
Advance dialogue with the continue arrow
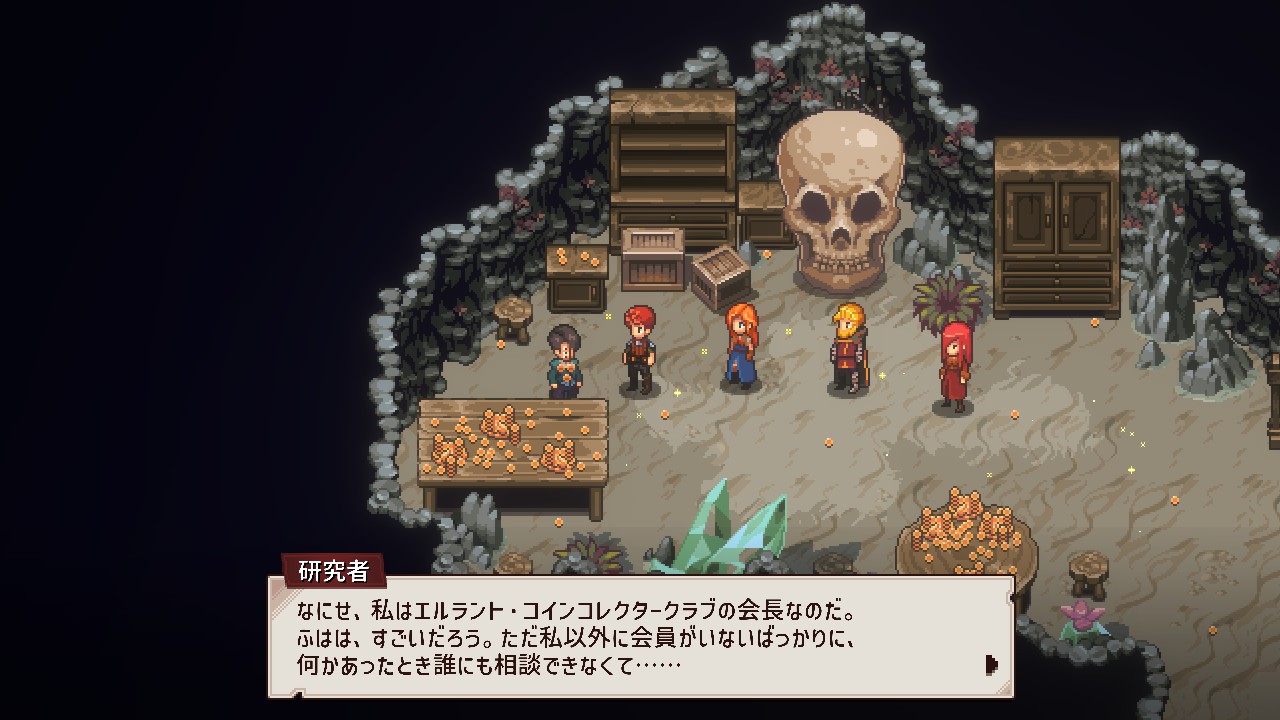coord(991,664)
